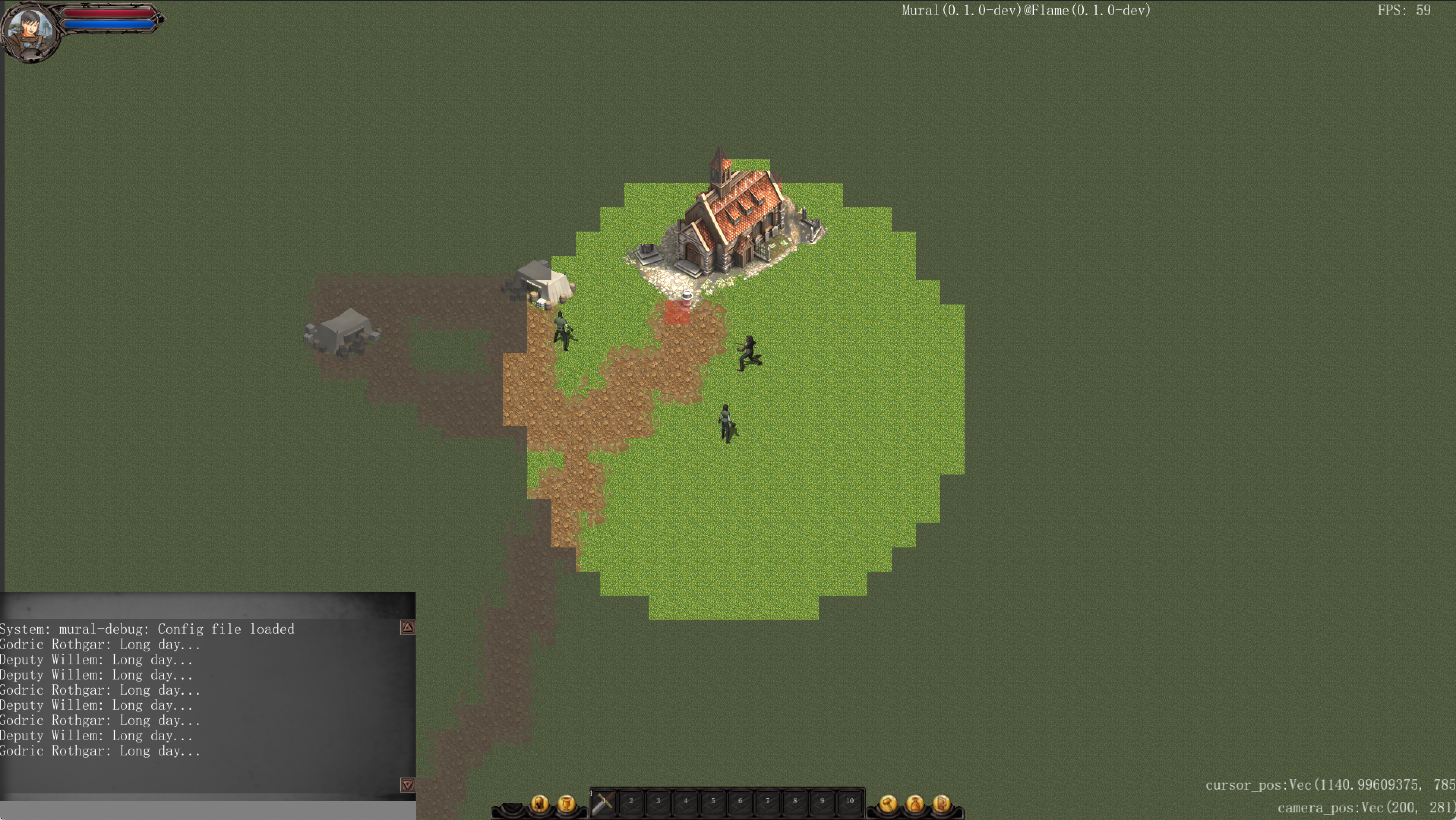1456x820 pixels.
Task: Choose hotbar slot 5
Action: pyautogui.click(x=713, y=802)
